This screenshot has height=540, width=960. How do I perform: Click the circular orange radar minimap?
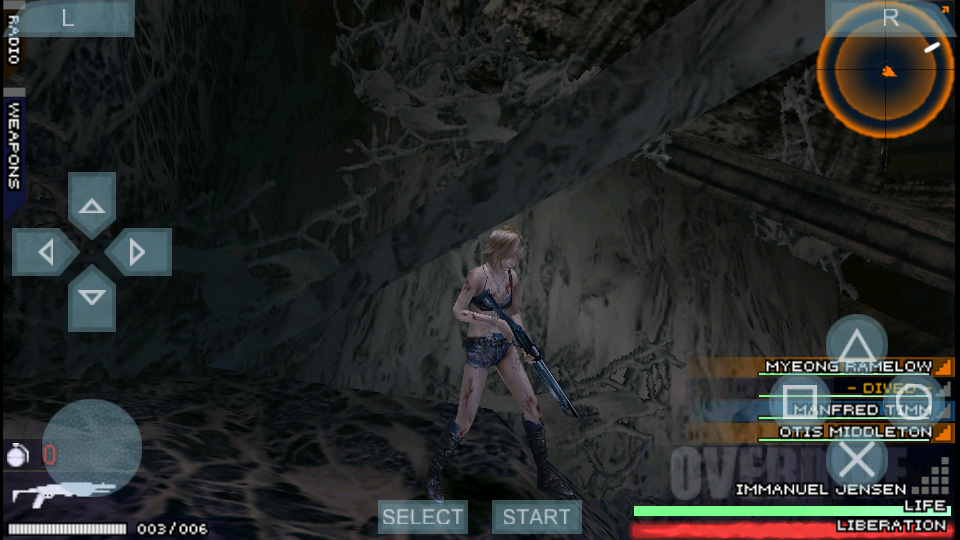(886, 70)
